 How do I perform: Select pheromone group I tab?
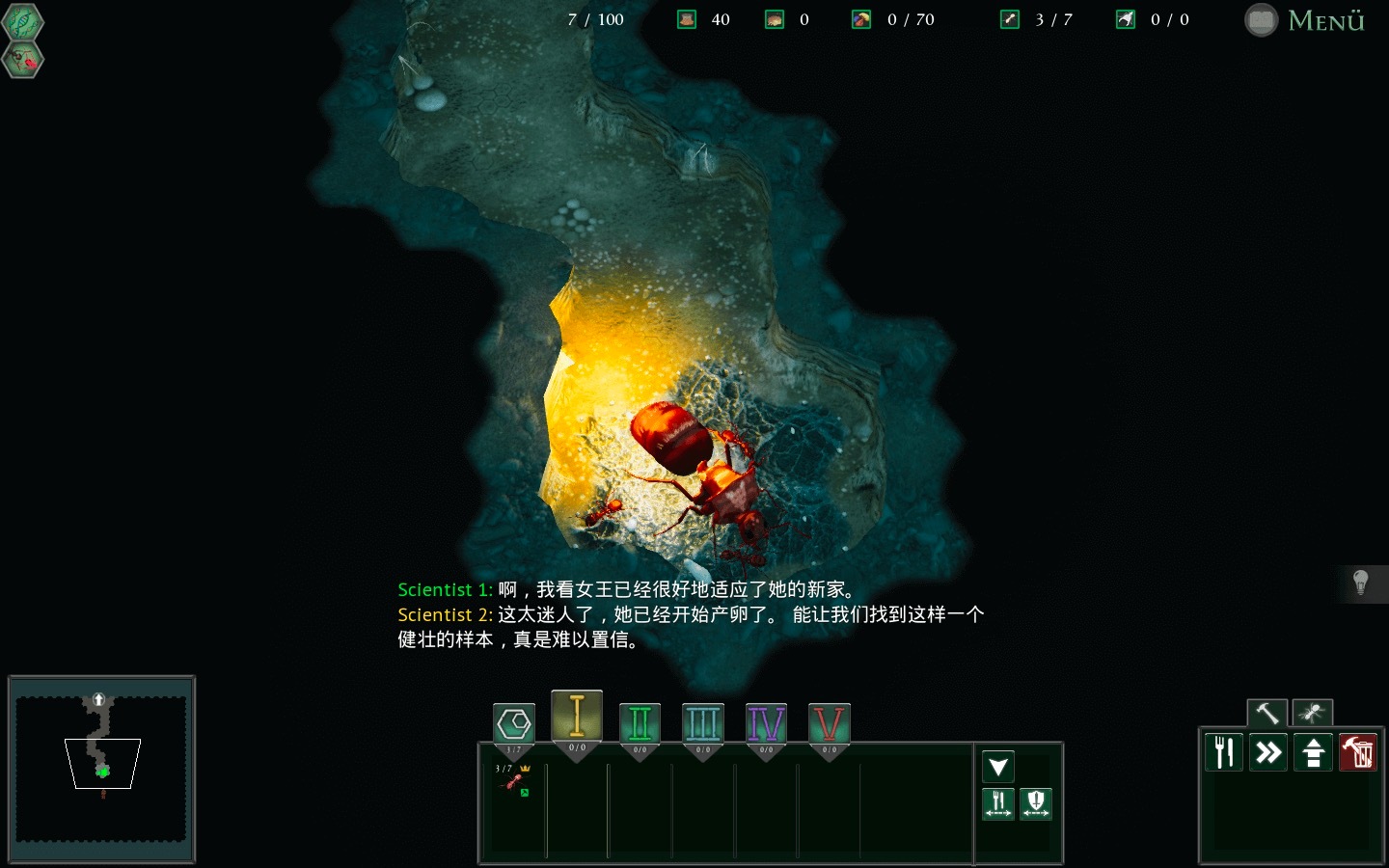pos(577,717)
